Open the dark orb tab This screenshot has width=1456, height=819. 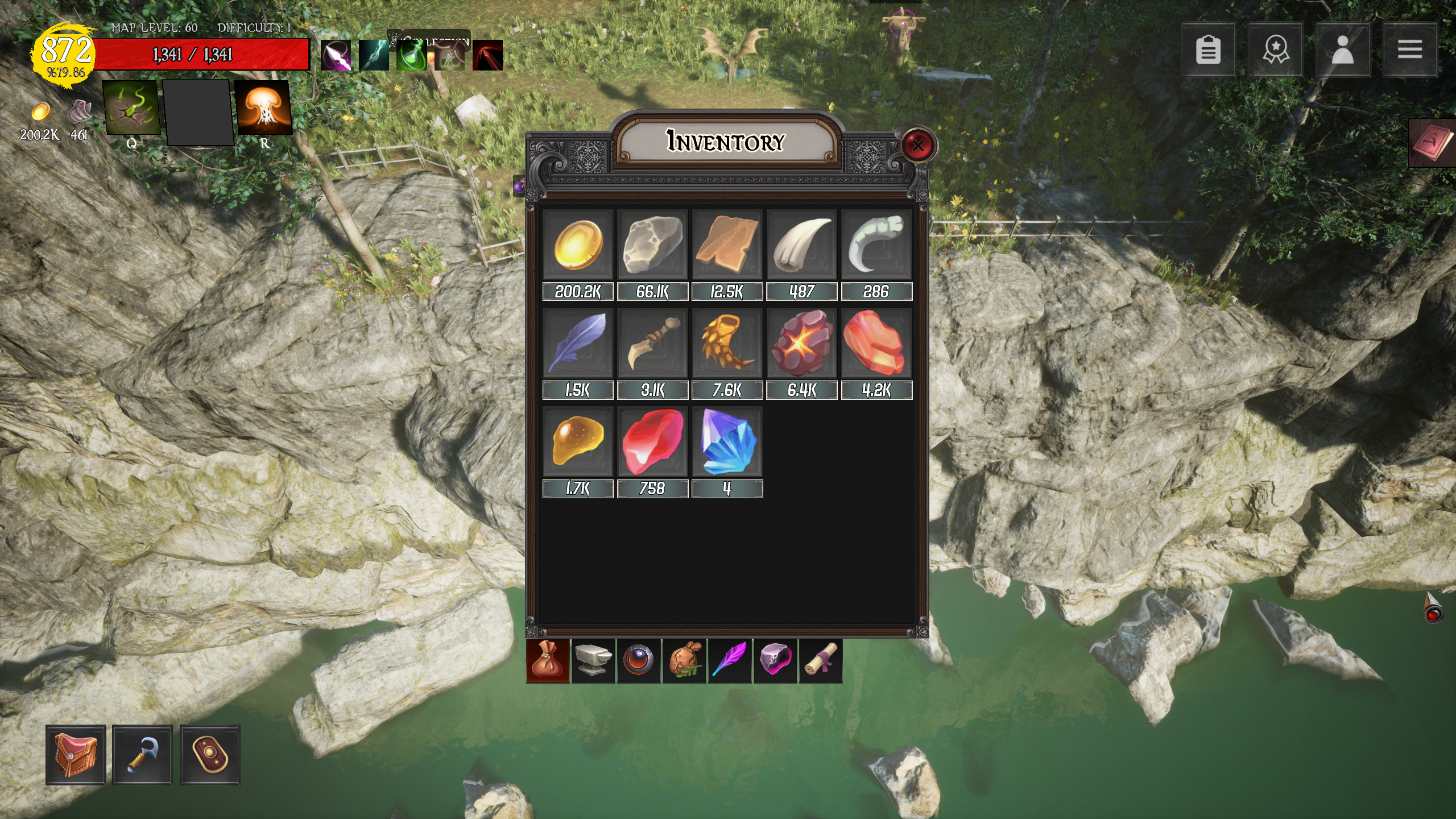pos(639,660)
